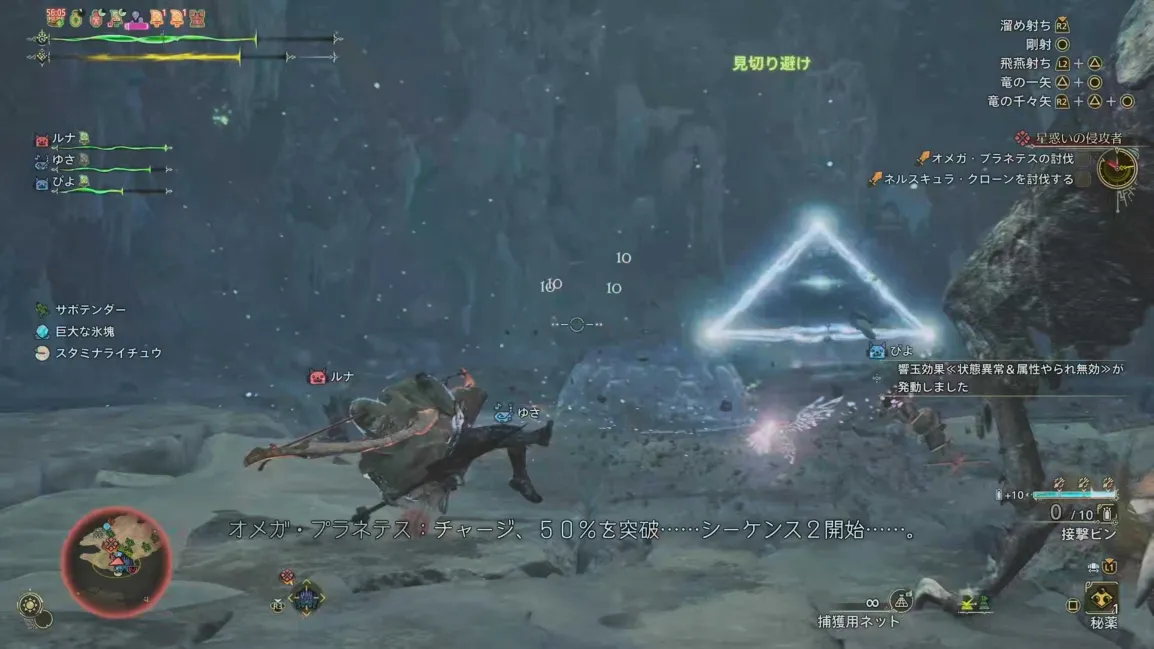The height and width of the screenshot is (649, 1154).
Task: Open the circular minimap
Action: (116, 562)
